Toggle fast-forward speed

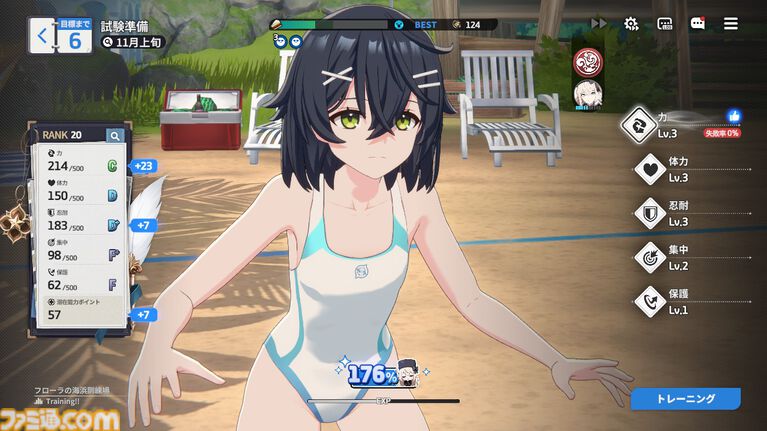(599, 23)
